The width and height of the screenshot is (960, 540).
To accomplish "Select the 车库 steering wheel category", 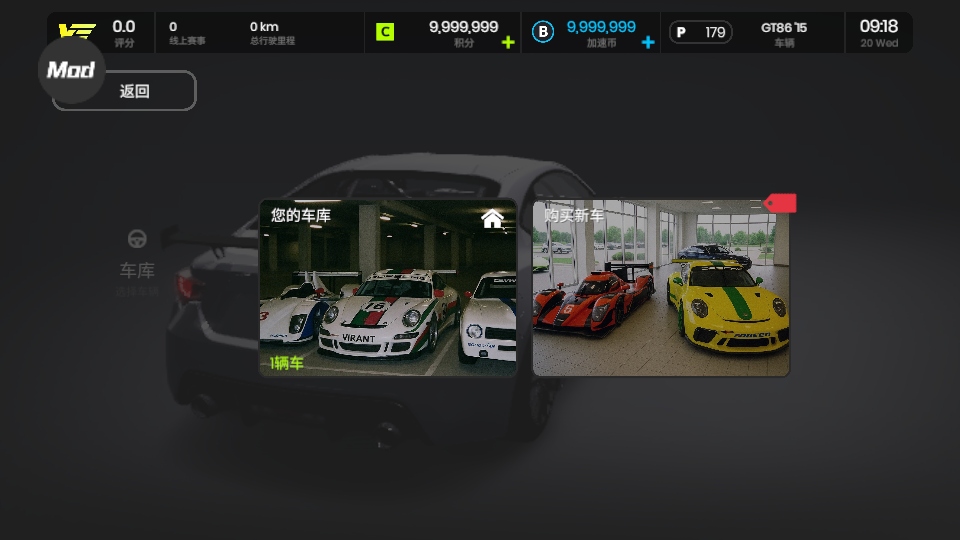I will click(137, 257).
